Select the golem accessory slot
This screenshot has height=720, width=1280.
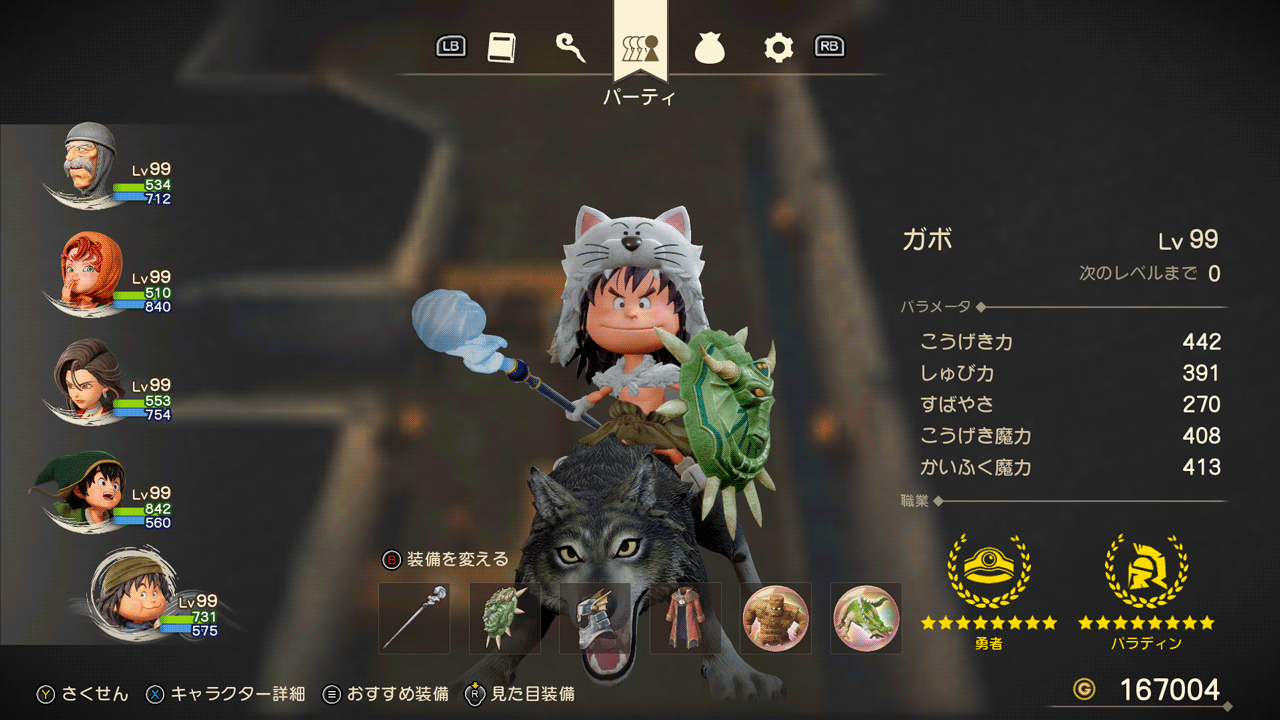tap(775, 619)
